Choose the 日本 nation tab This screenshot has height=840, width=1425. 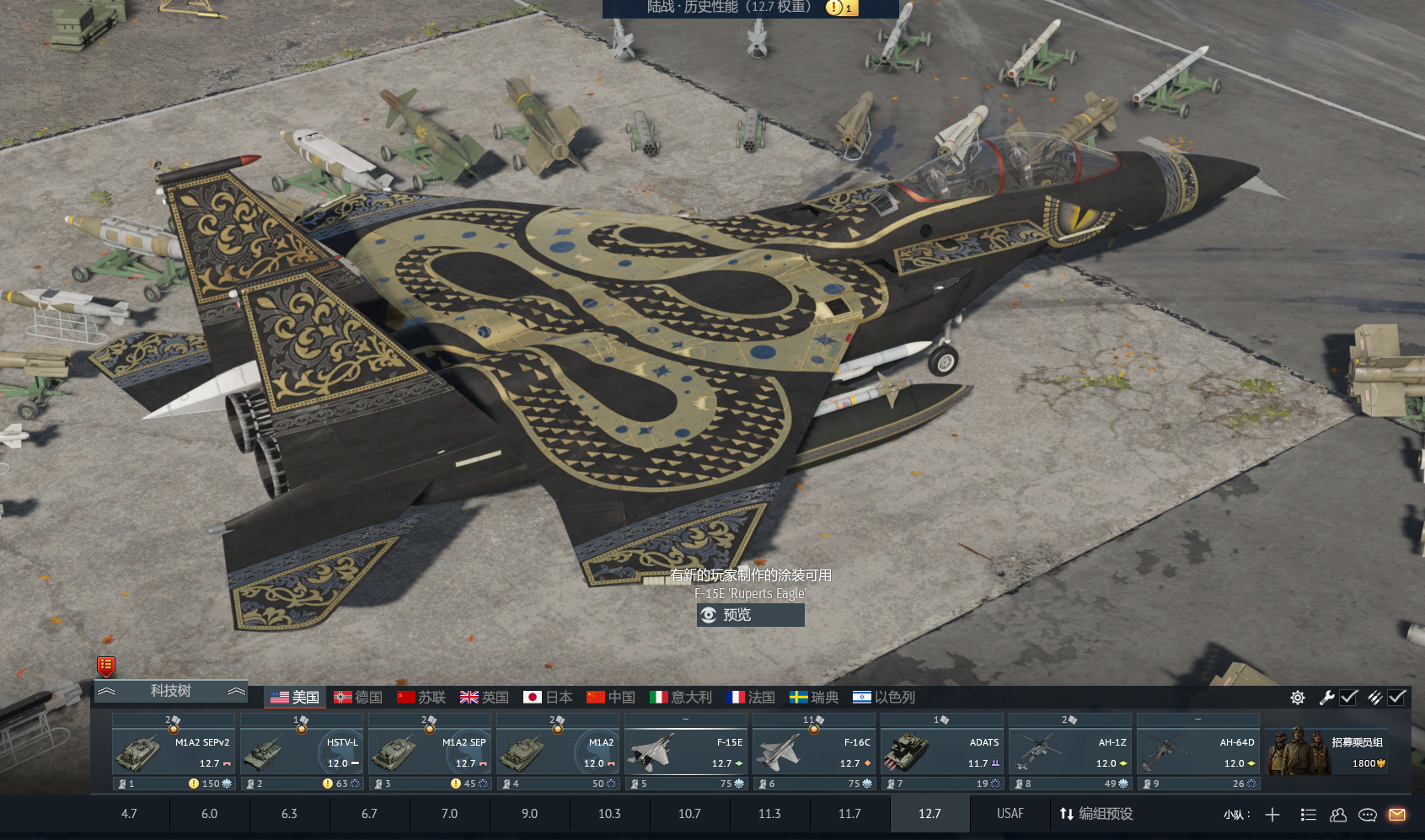pyautogui.click(x=548, y=698)
